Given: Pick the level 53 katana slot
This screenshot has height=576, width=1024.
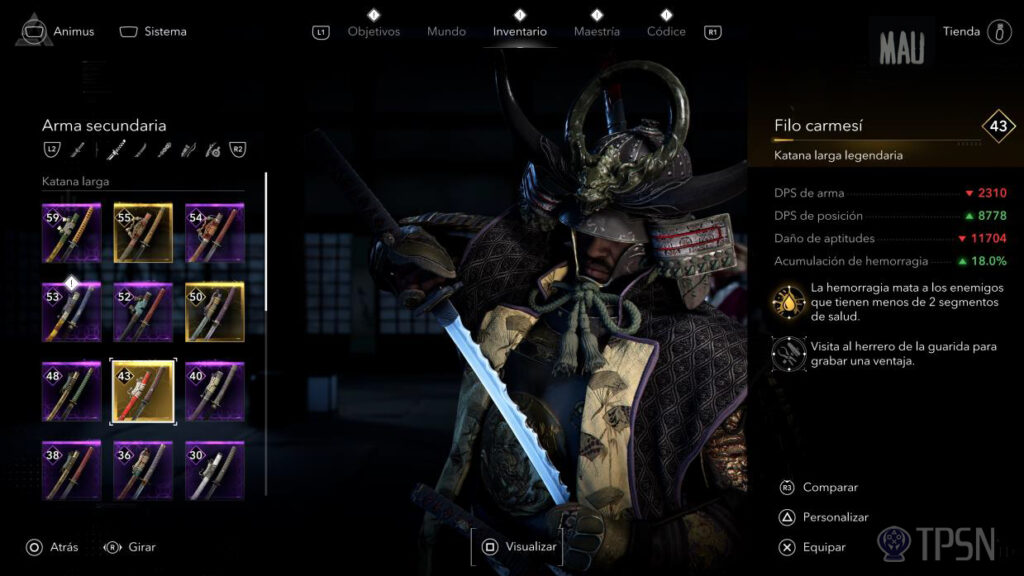Looking at the screenshot, I should pyautogui.click(x=72, y=311).
